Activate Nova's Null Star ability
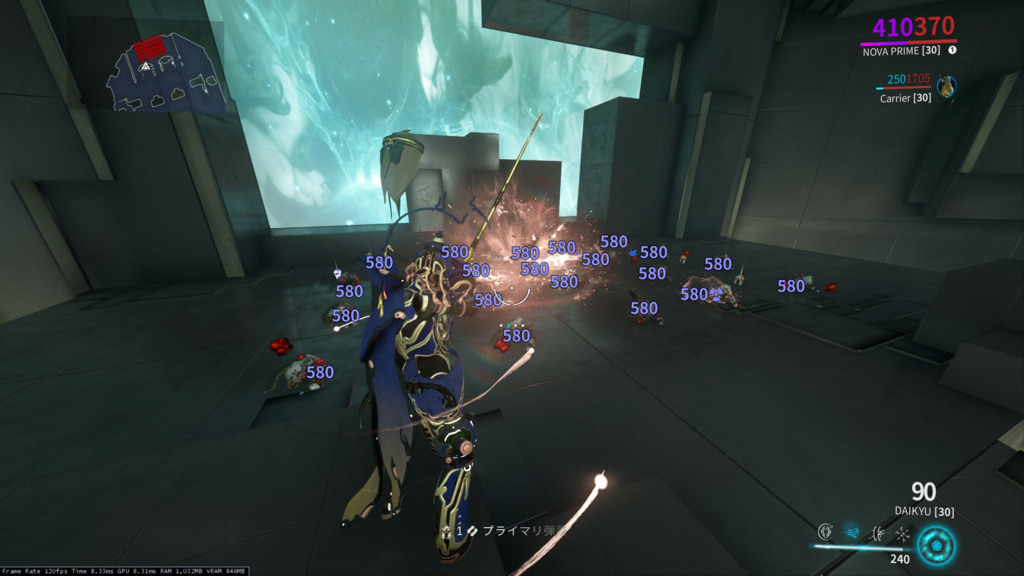 pos(826,533)
